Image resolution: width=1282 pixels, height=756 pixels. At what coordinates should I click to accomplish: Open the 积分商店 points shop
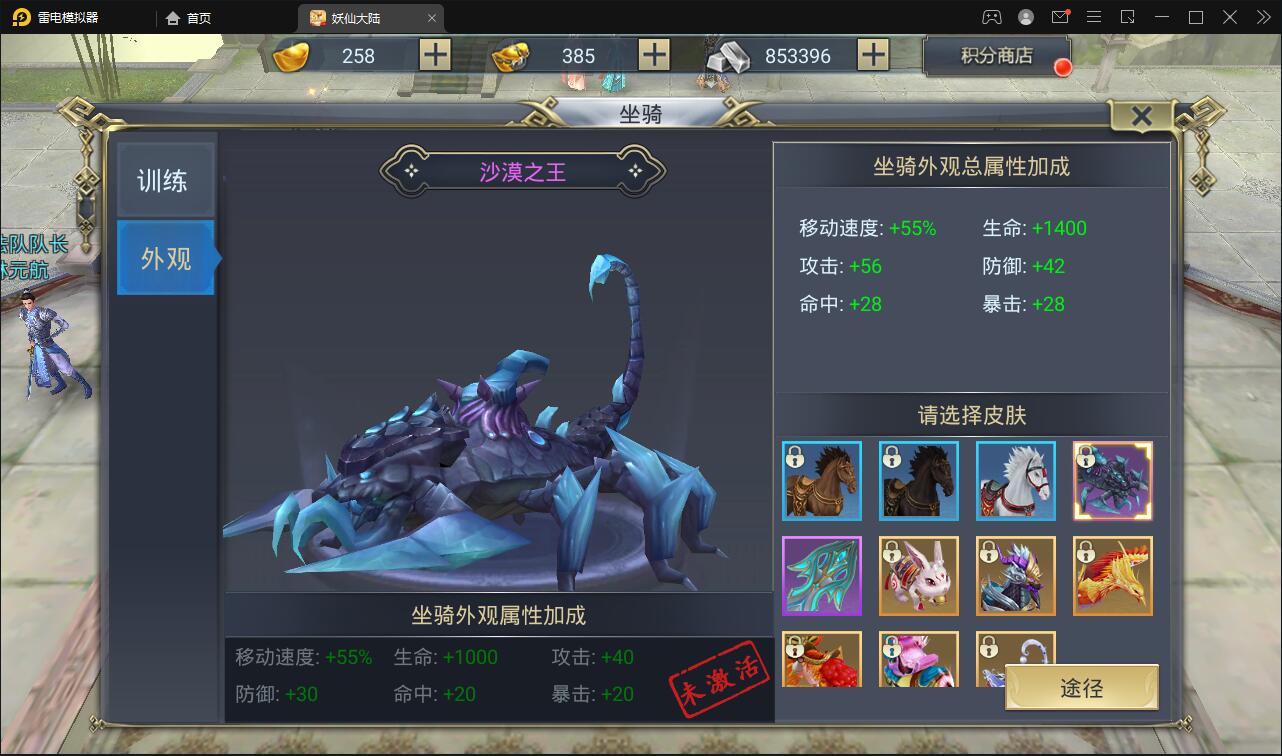pos(996,57)
